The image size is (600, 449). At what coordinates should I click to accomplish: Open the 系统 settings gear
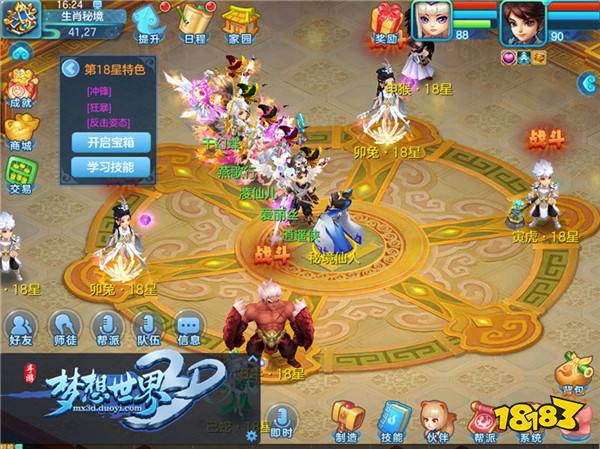[x=530, y=418]
